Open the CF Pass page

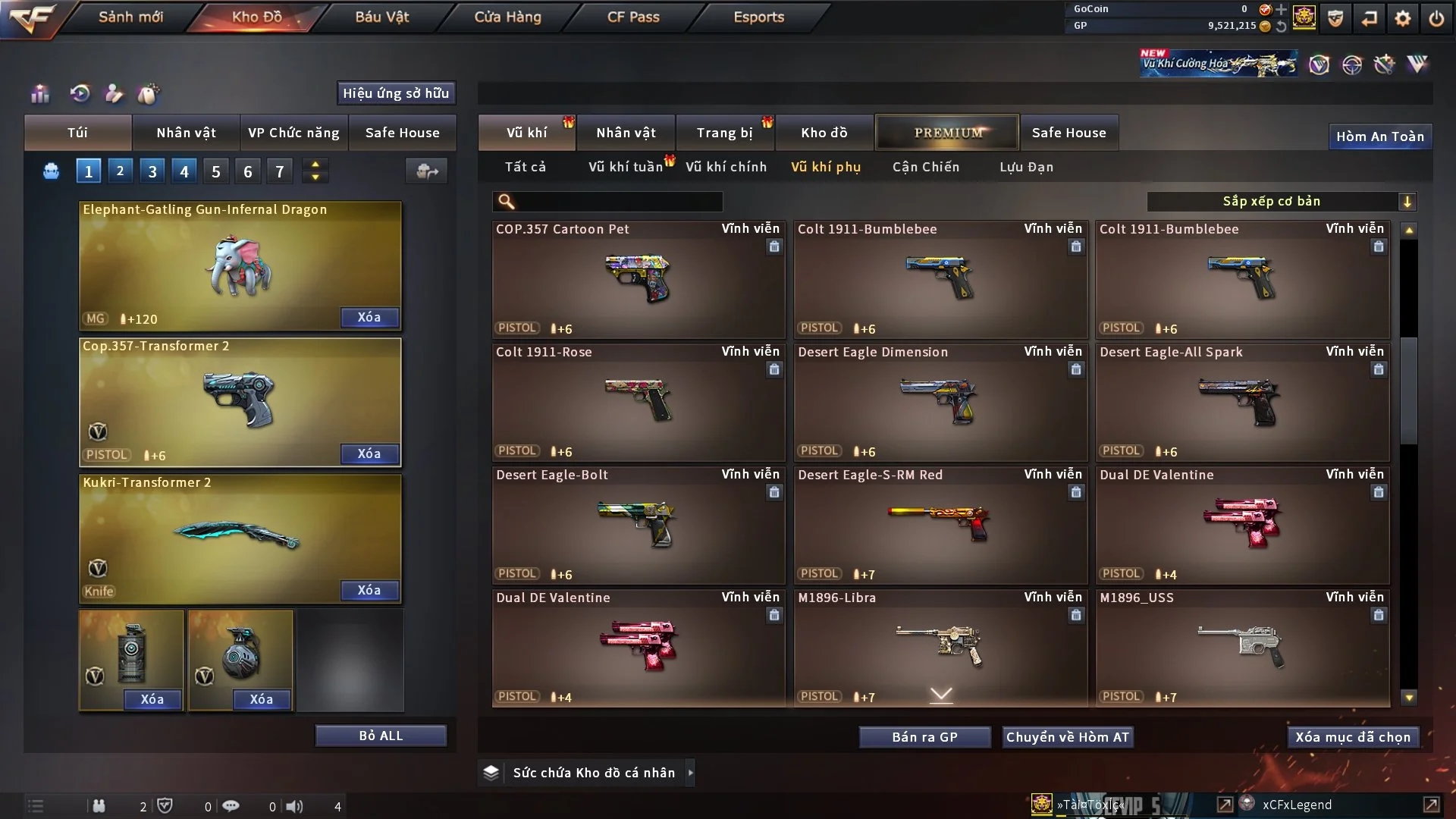[633, 17]
